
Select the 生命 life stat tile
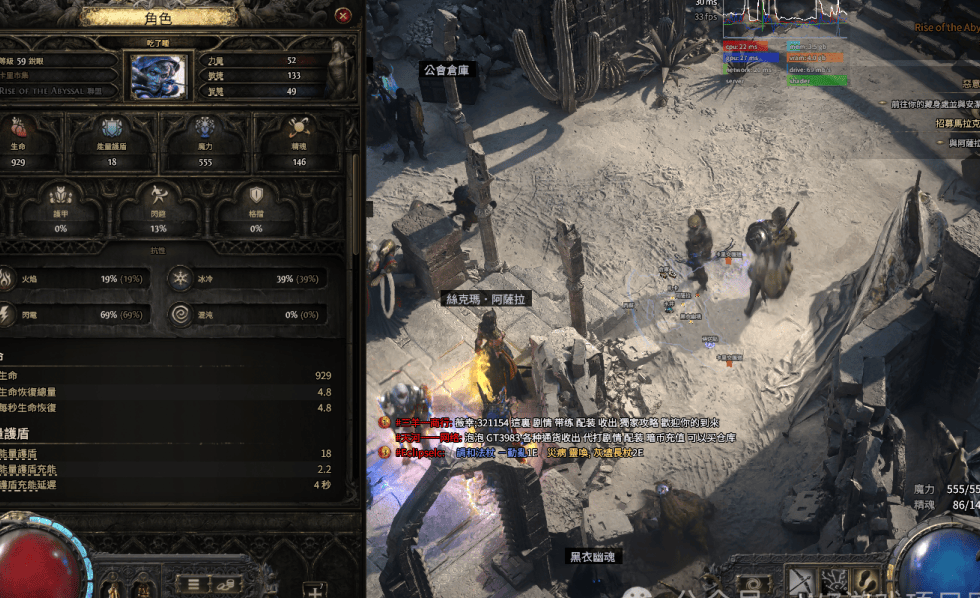point(19,139)
